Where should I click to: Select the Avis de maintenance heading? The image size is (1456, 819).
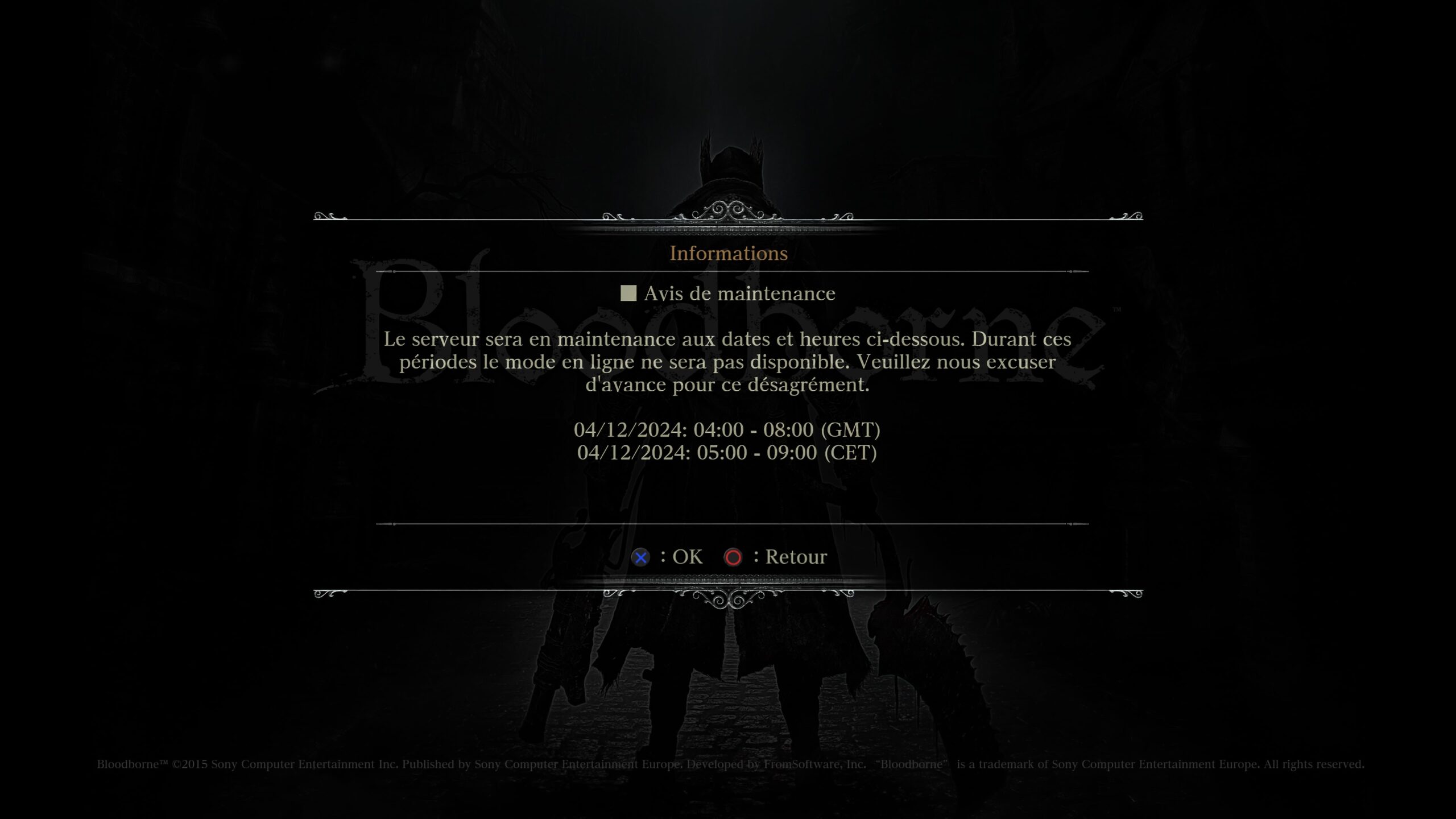[x=739, y=293]
